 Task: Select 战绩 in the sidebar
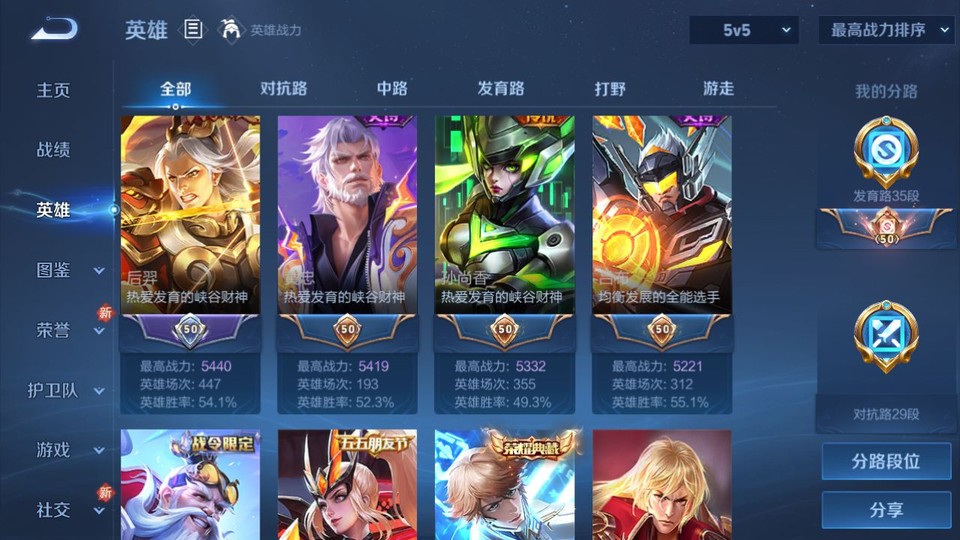pyautogui.click(x=54, y=150)
